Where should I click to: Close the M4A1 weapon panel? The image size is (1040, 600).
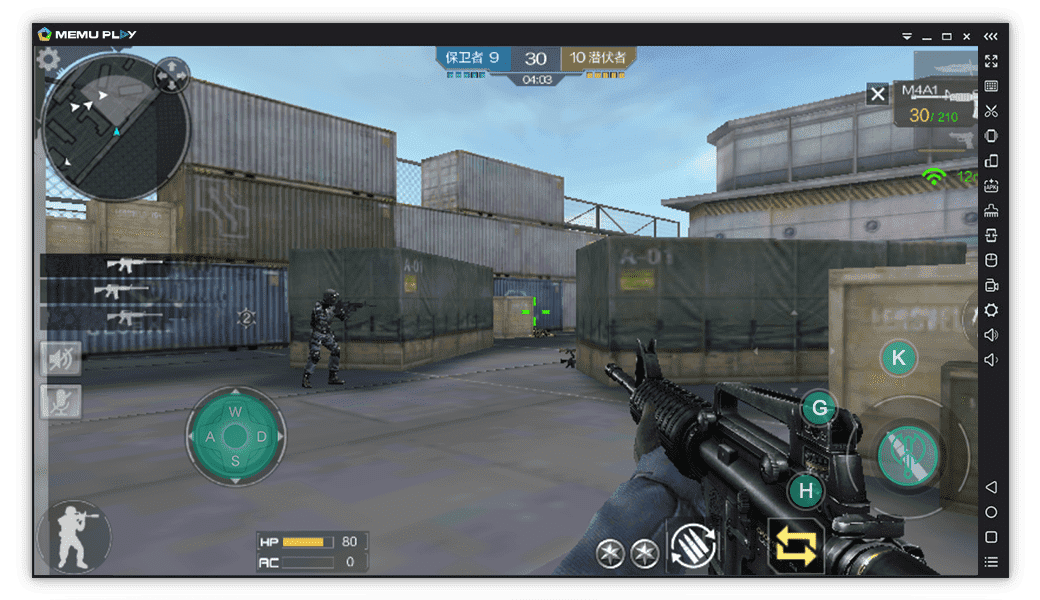[x=877, y=94]
